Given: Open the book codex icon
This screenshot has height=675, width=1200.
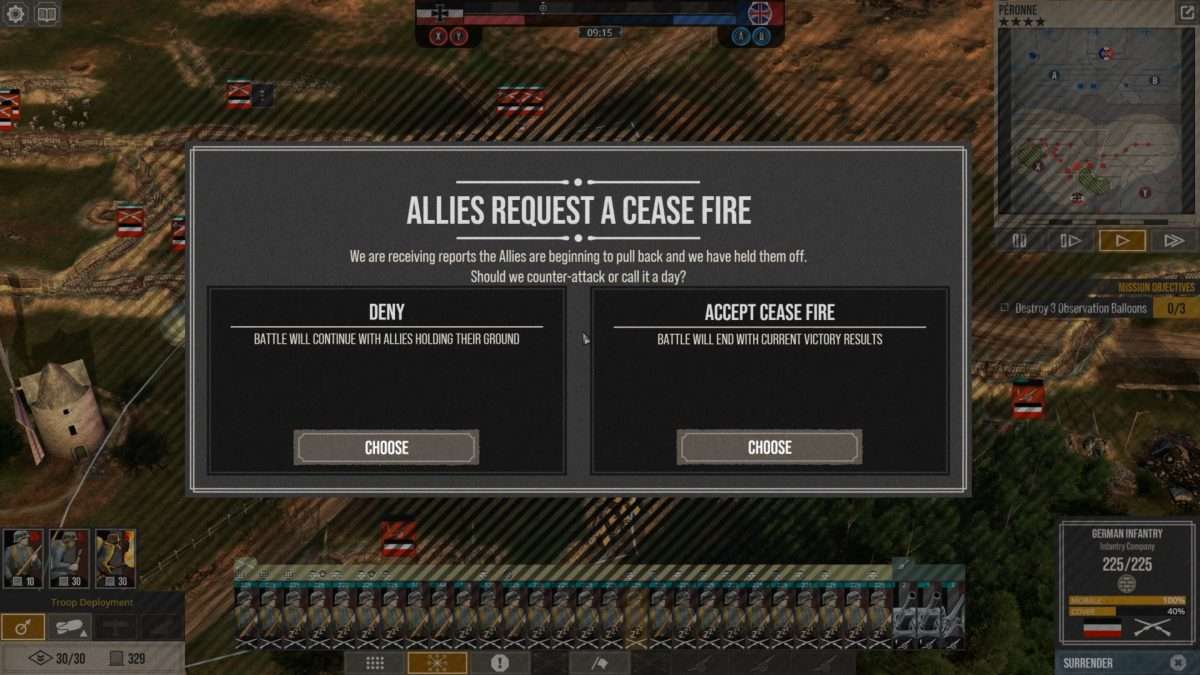Looking at the screenshot, I should [46, 14].
